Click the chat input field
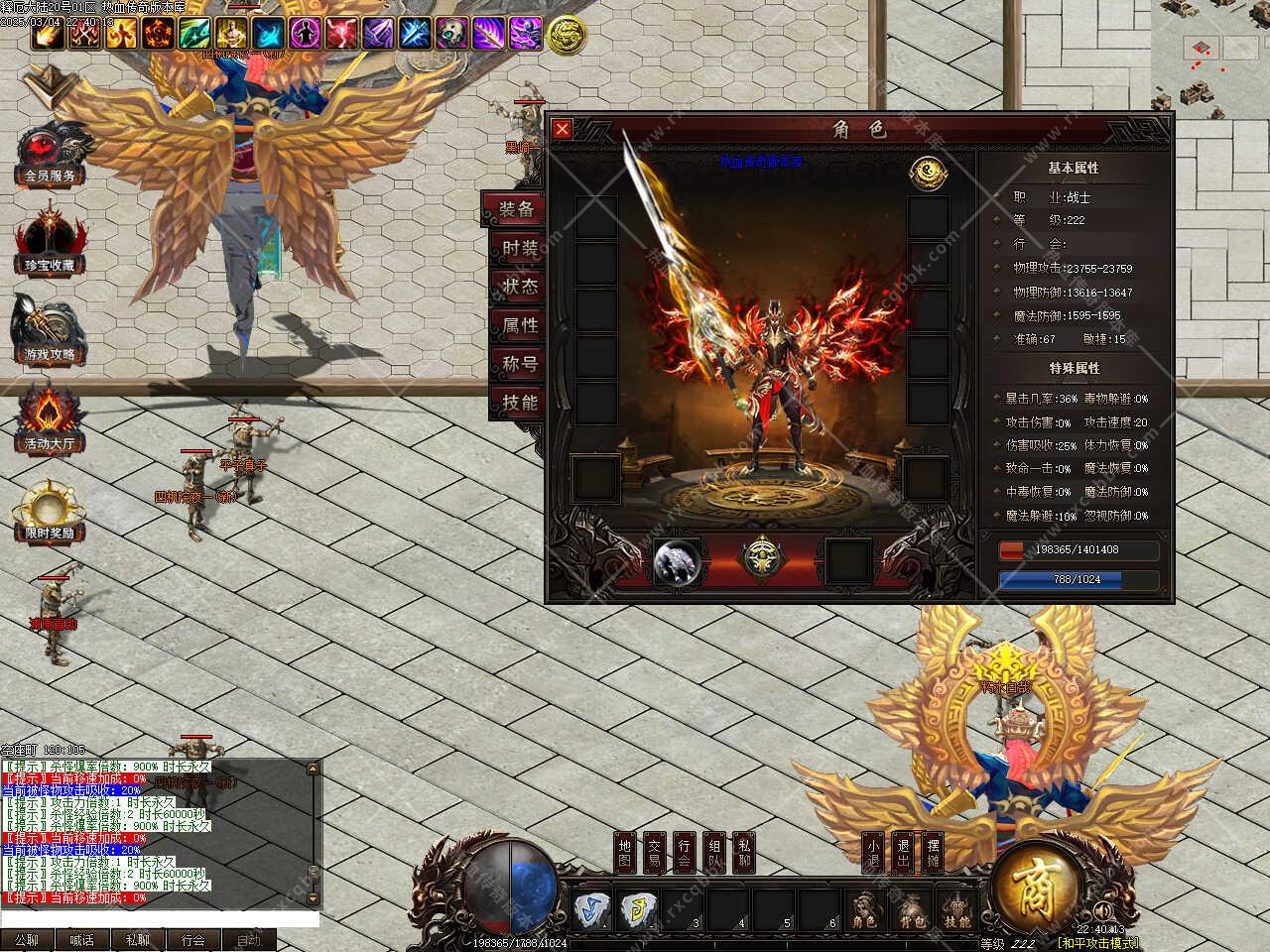This screenshot has height=952, width=1270. [159, 919]
